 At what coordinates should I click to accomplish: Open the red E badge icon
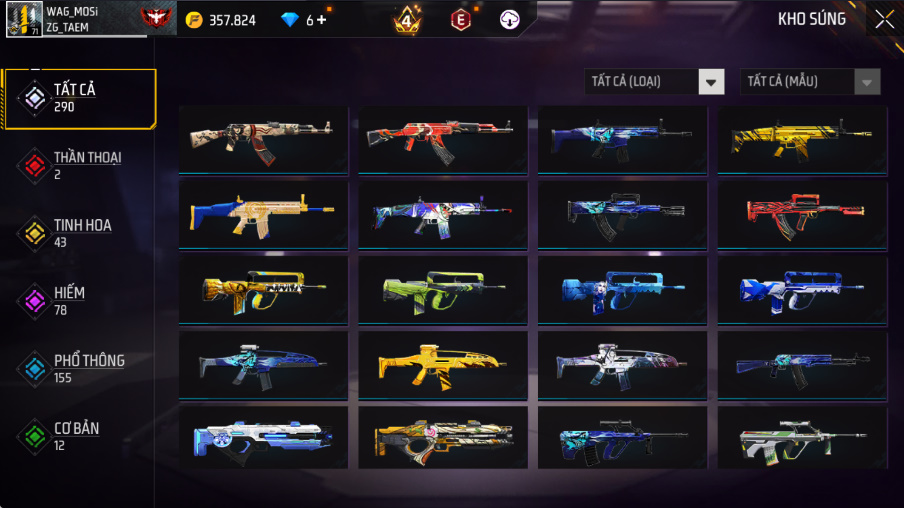pos(460,19)
